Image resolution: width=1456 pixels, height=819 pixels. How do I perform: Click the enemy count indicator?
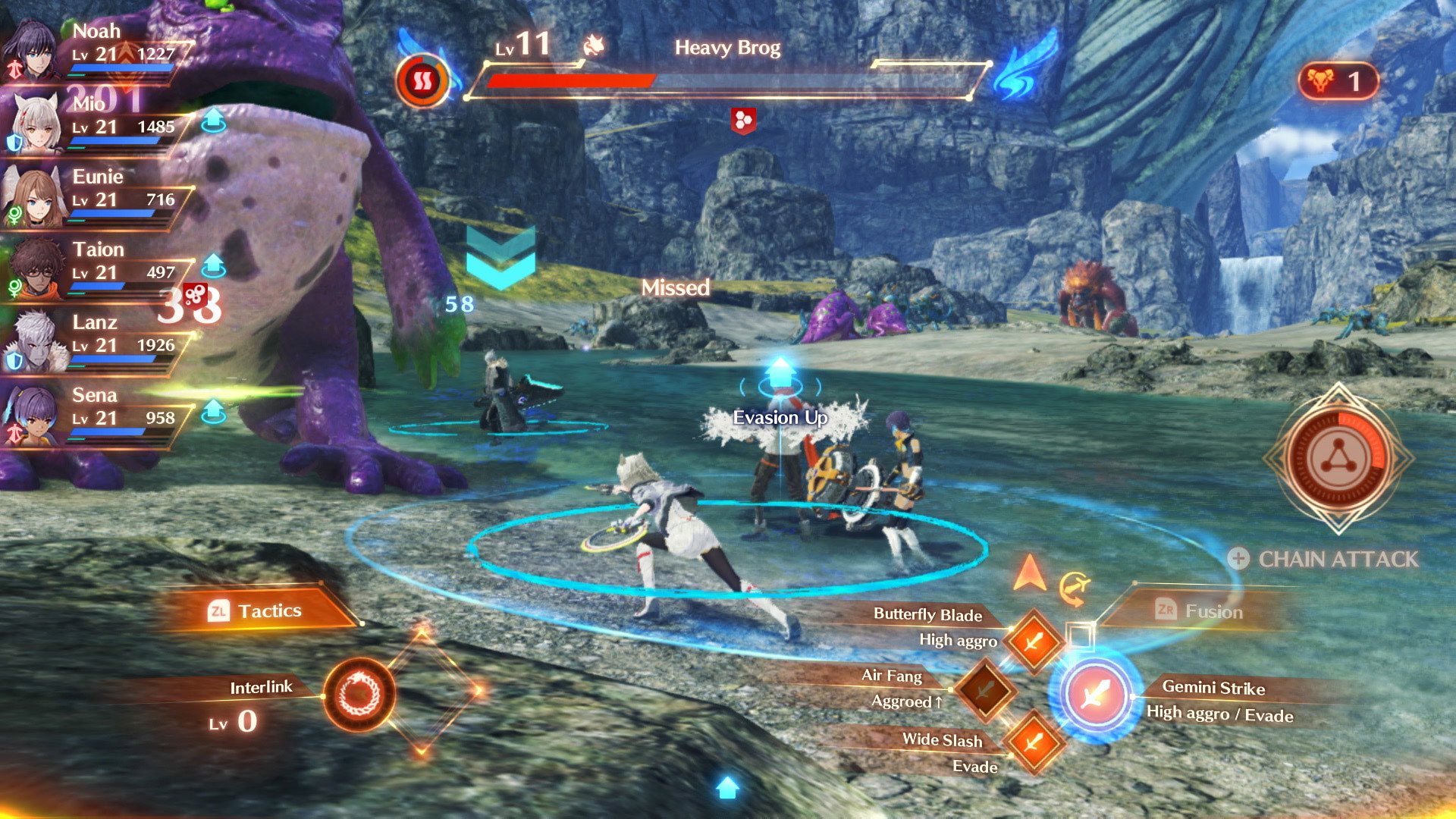tap(1338, 81)
